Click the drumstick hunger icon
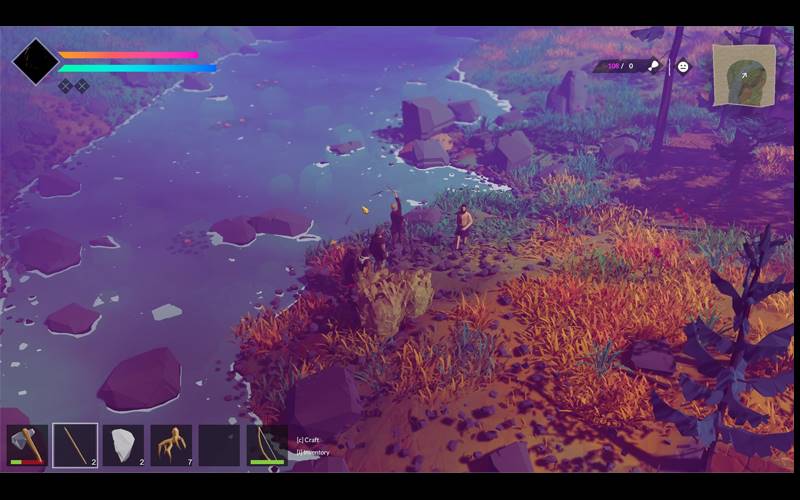This screenshot has width=800, height=500. (654, 66)
